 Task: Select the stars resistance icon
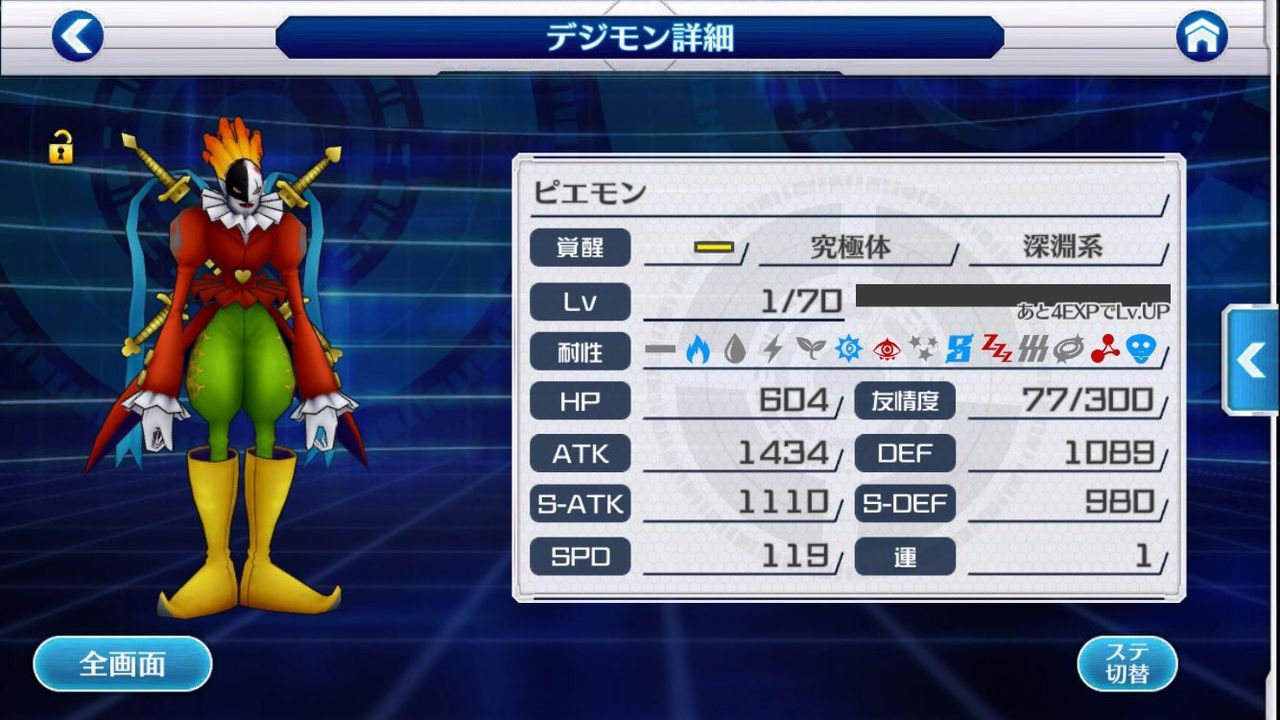[924, 348]
